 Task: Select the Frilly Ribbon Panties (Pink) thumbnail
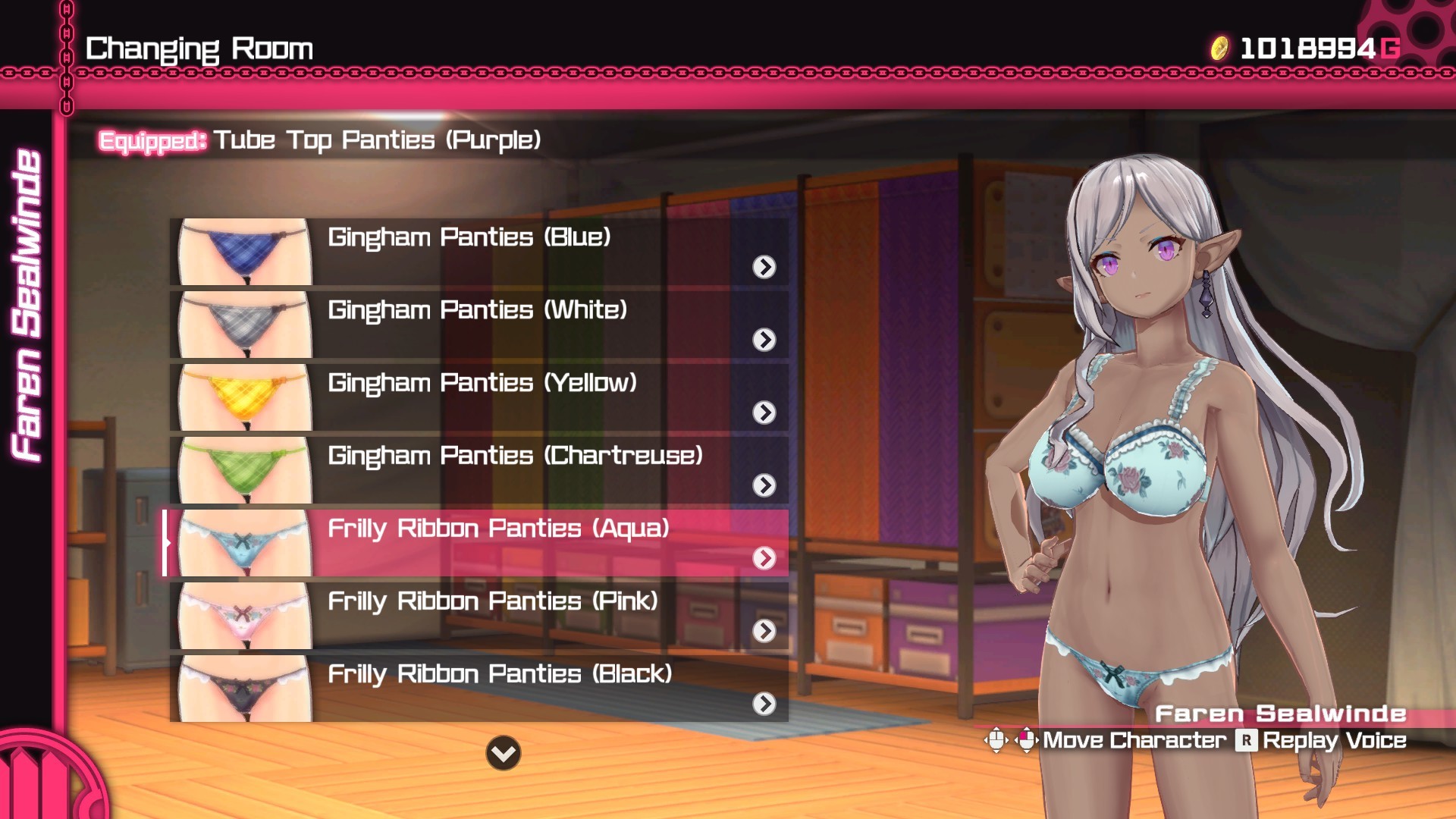pos(243,617)
